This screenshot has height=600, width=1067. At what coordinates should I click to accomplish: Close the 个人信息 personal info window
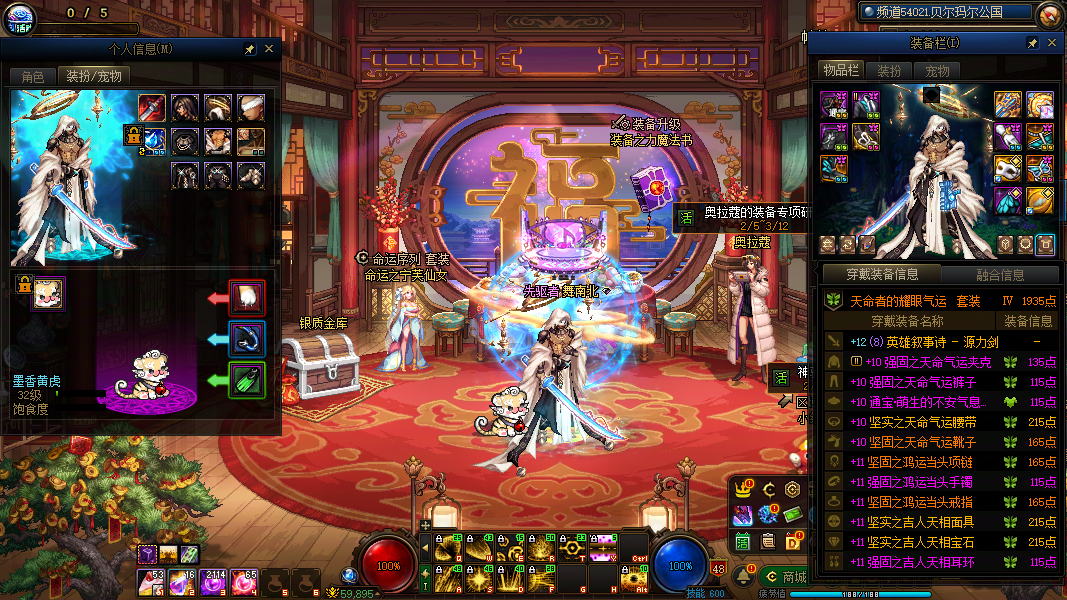[268, 48]
